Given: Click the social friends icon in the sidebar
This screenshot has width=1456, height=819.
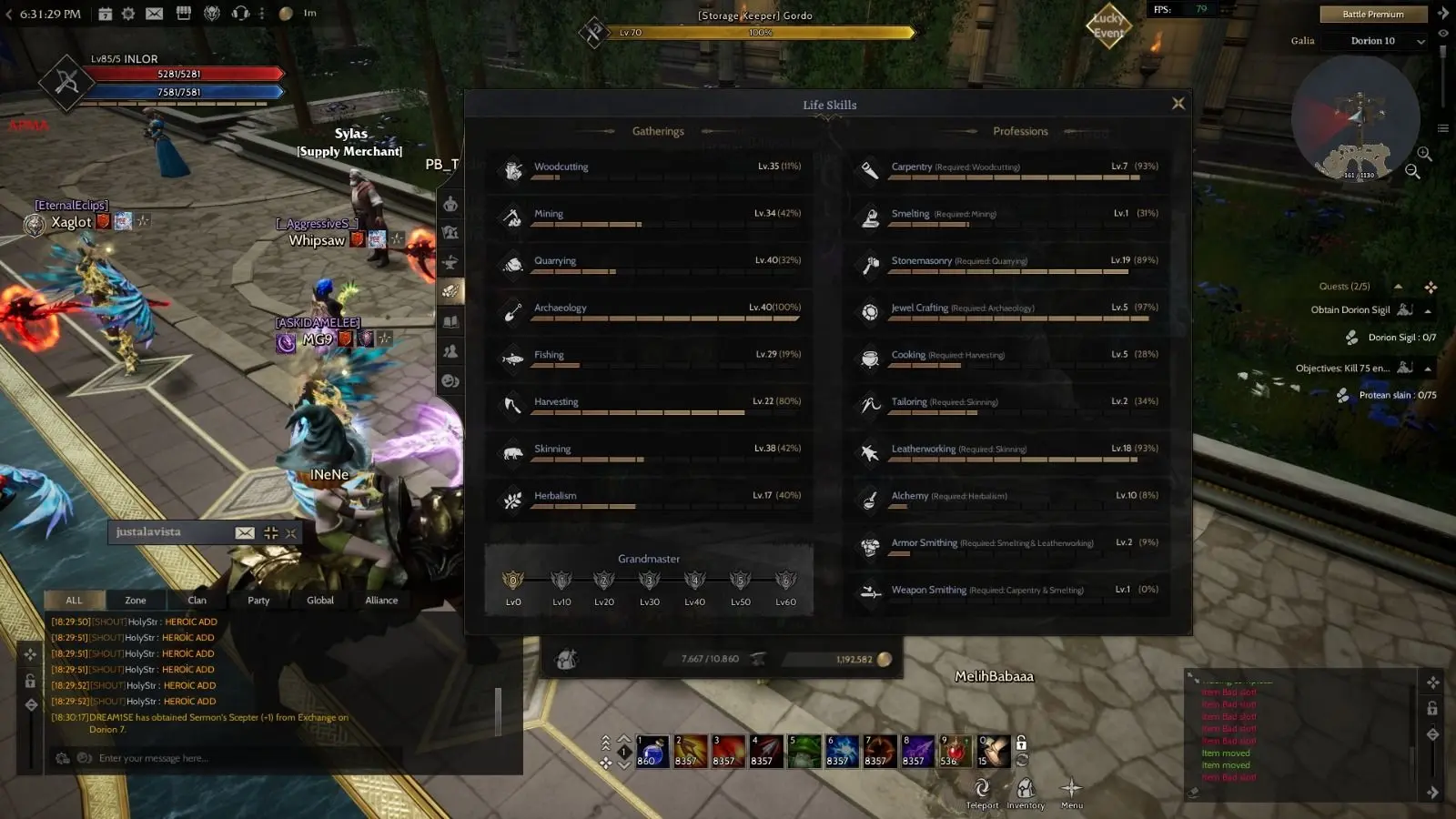Looking at the screenshot, I should (x=450, y=351).
